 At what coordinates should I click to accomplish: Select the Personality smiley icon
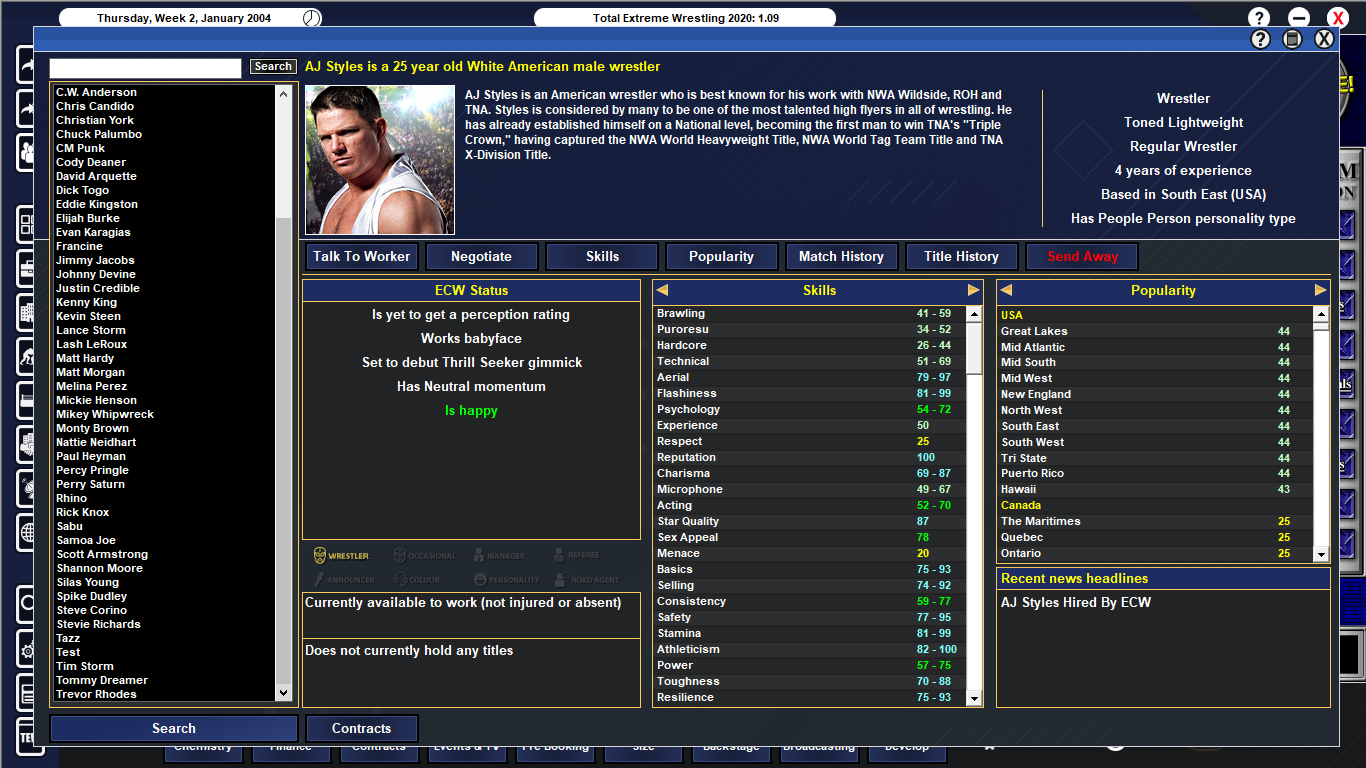[482, 578]
